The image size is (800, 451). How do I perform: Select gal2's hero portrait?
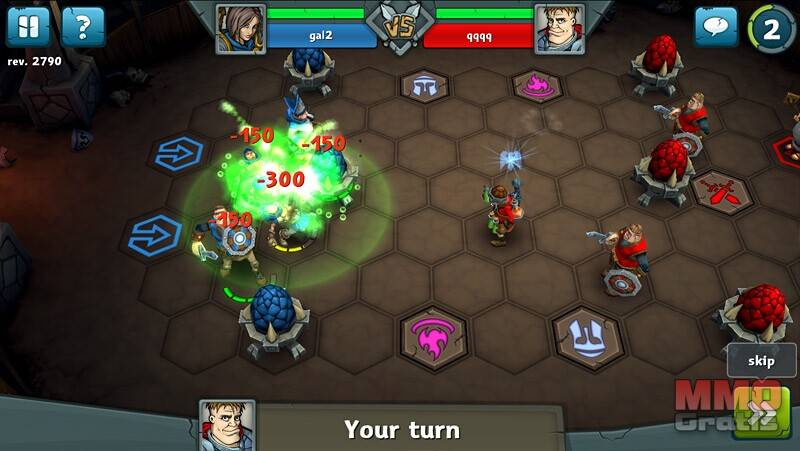pos(240,28)
